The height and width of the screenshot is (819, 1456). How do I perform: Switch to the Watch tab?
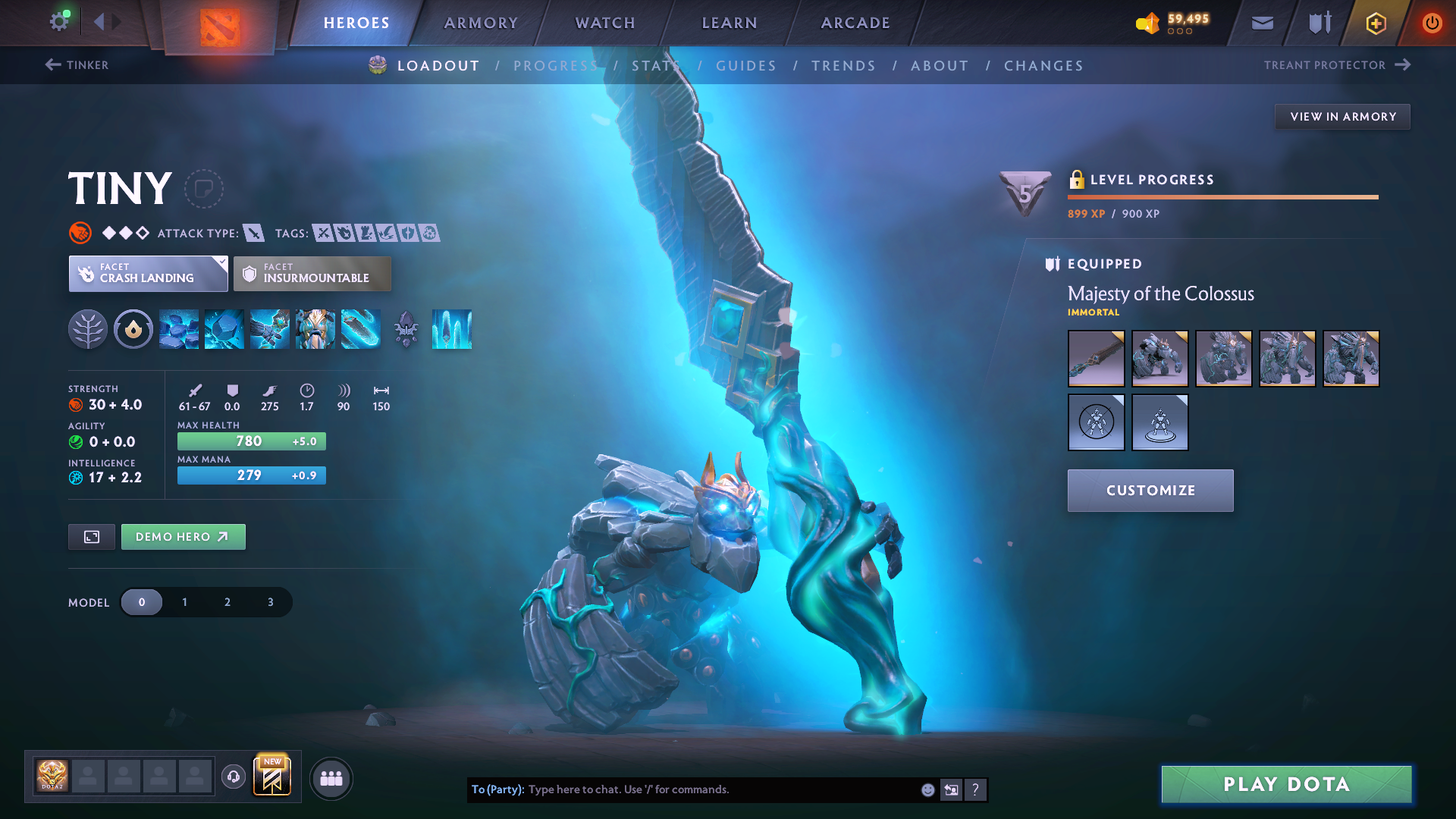tap(605, 23)
